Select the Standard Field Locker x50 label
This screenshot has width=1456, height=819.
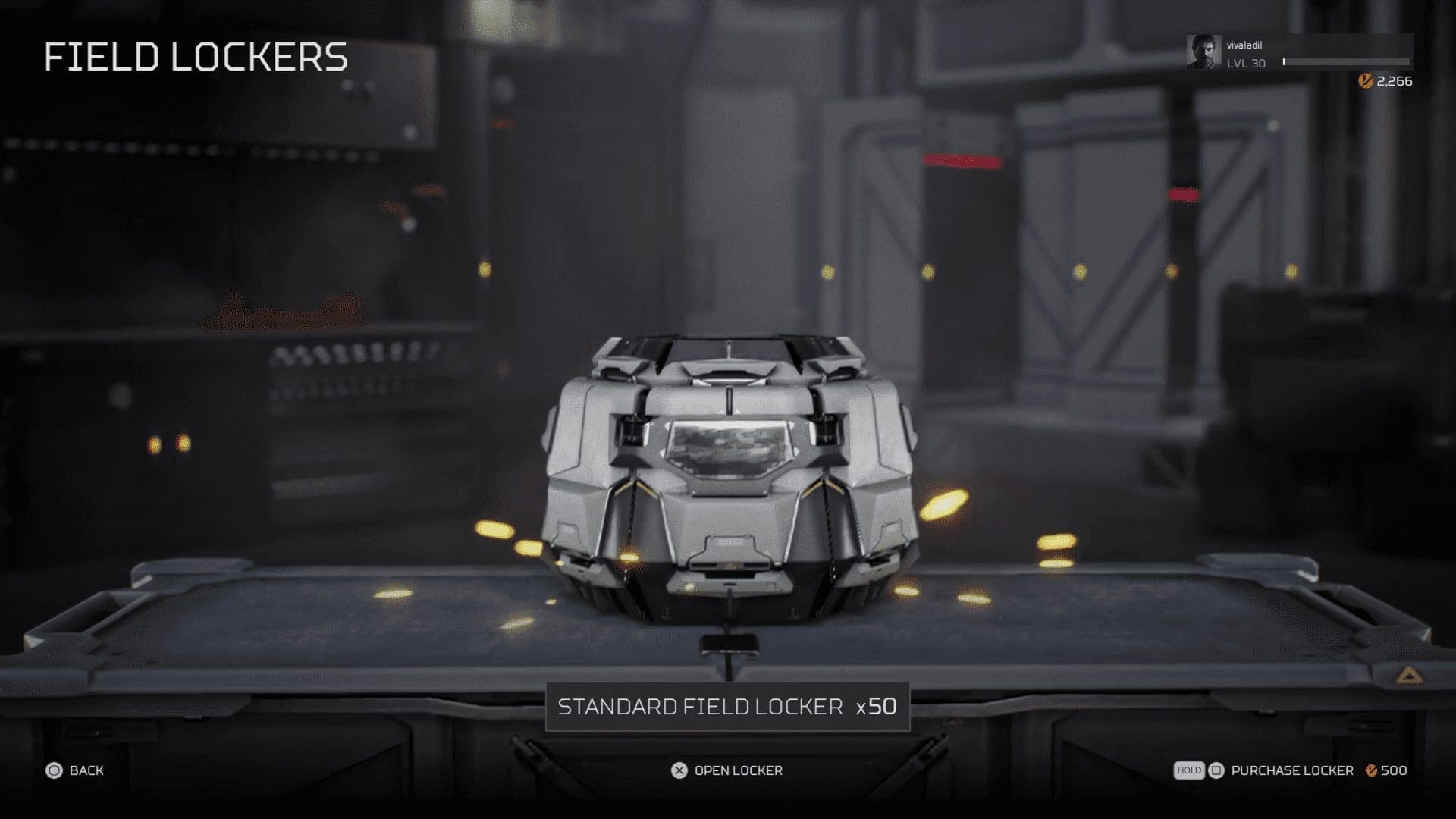(727, 707)
